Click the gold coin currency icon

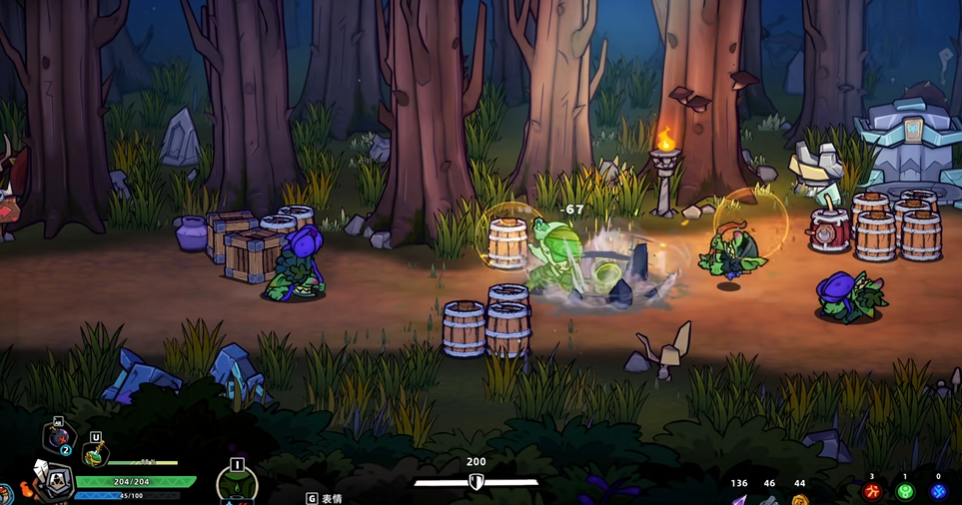pyautogui.click(x=799, y=498)
